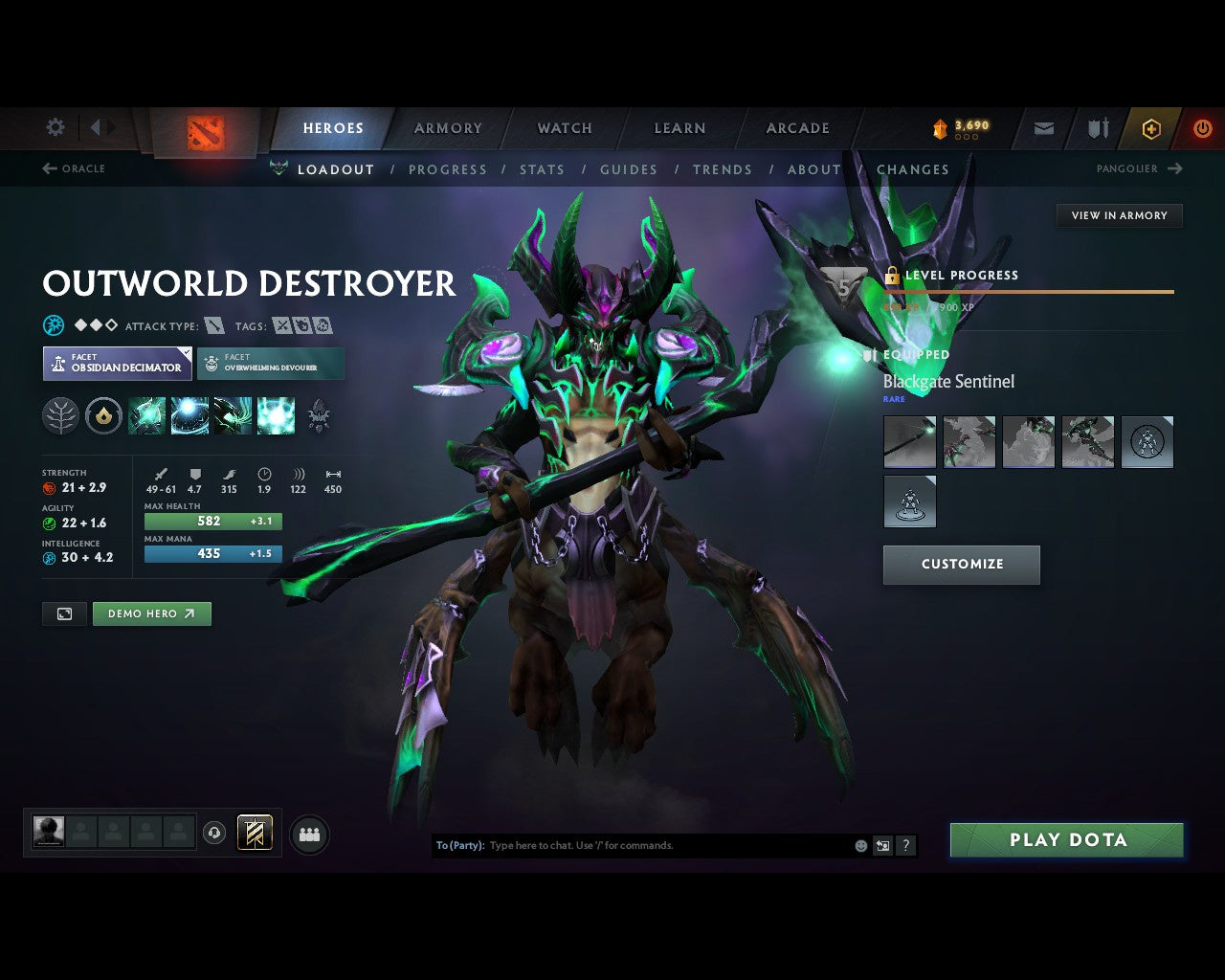Open the settings gear icon
This screenshot has width=1225, height=980.
pos(55,127)
